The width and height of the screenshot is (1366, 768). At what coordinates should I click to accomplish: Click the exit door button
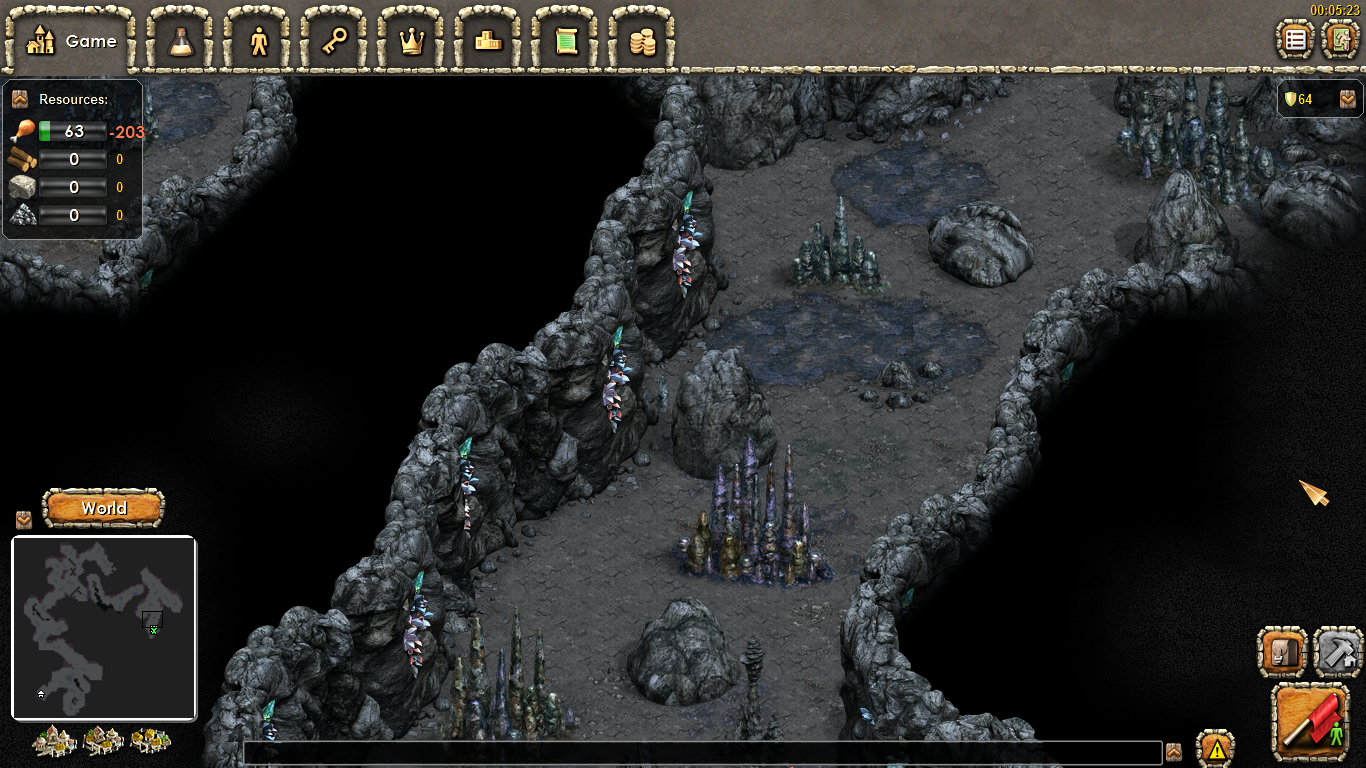pyautogui.click(x=1340, y=40)
